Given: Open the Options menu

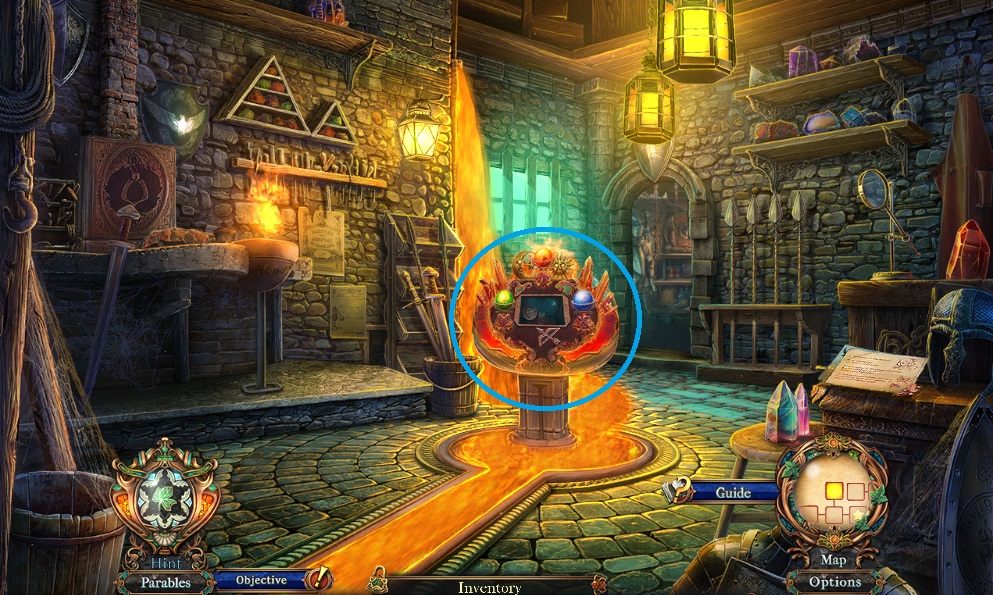Looking at the screenshot, I should coord(835,581).
